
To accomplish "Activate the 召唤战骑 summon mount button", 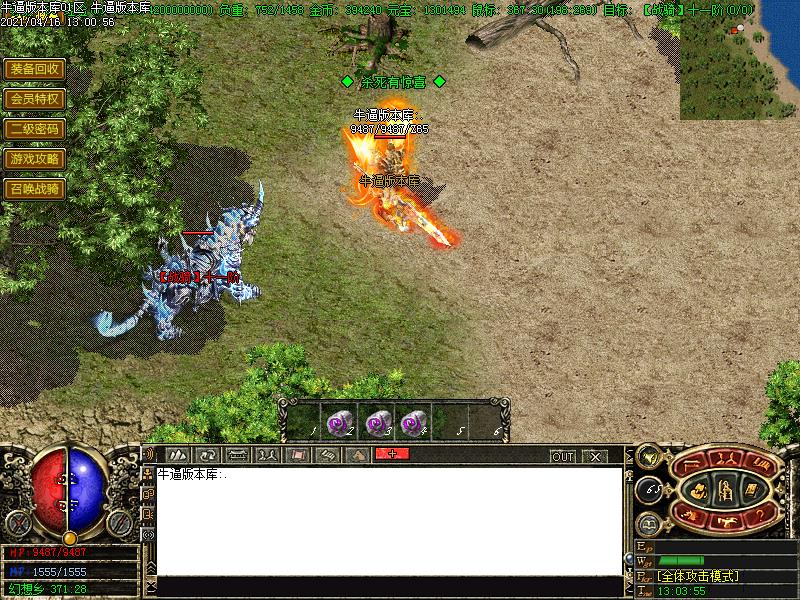I will (34, 188).
